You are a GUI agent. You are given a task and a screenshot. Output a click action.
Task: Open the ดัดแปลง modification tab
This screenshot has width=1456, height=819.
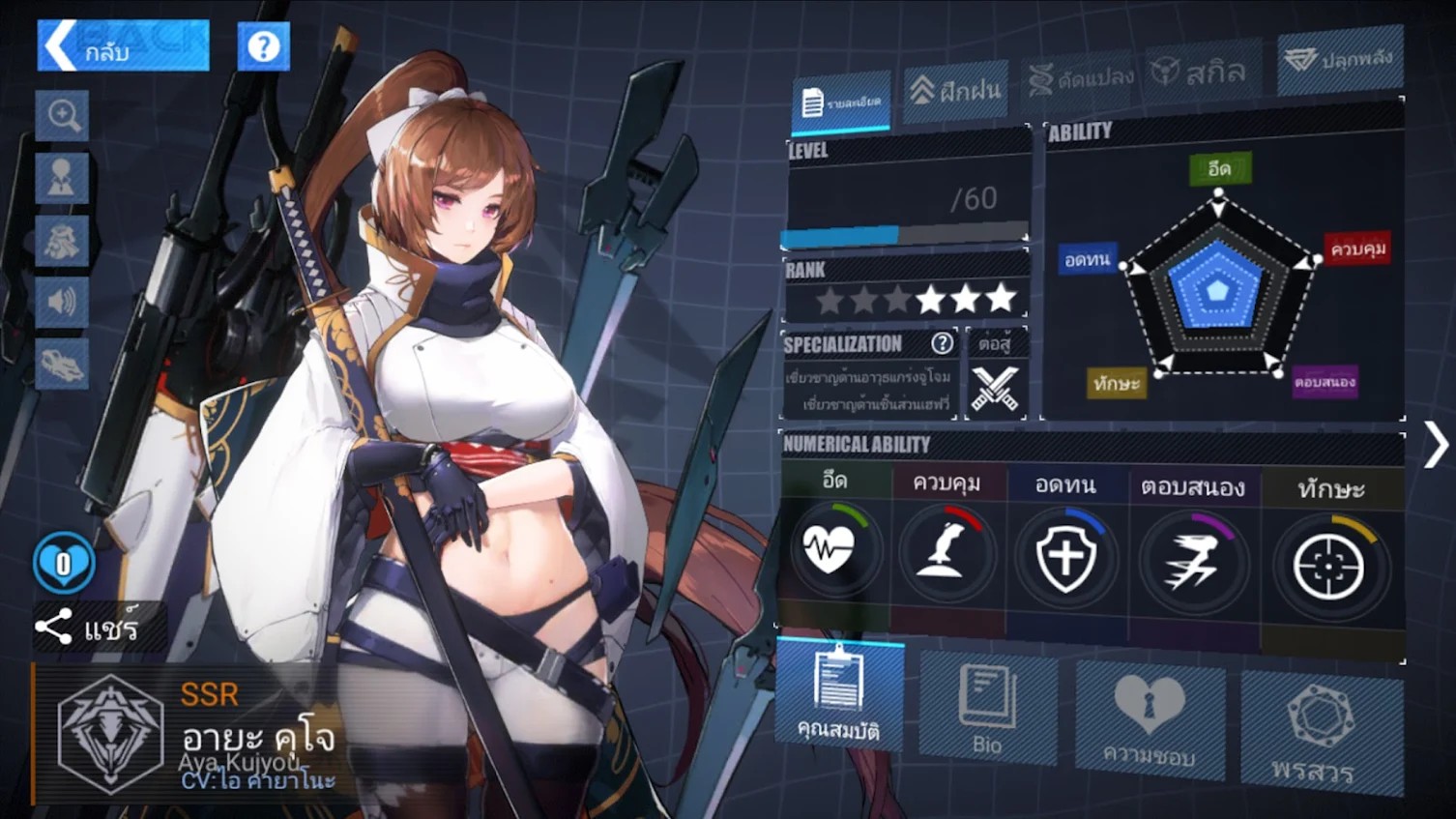(x=1081, y=79)
